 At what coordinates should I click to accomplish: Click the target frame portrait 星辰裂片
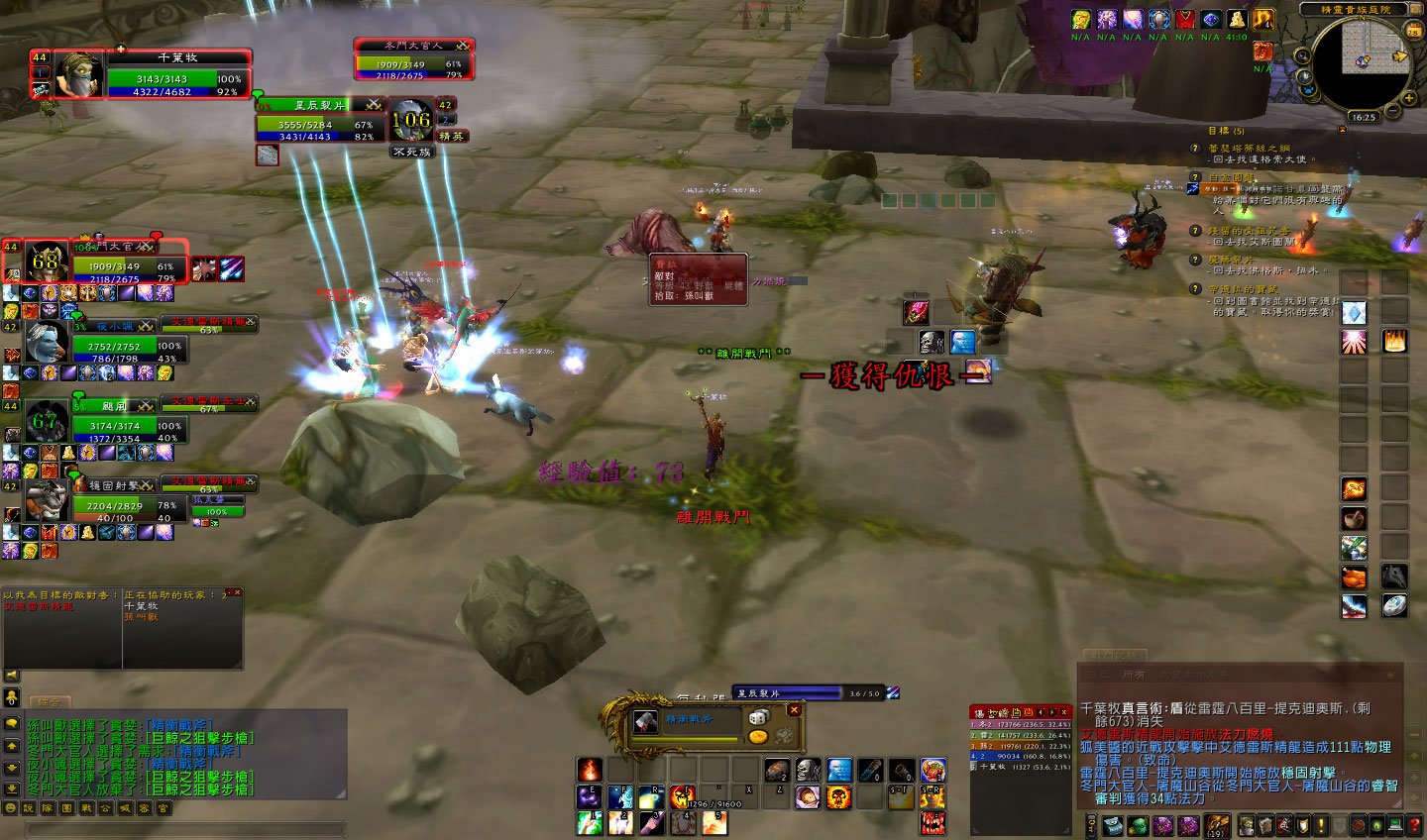410,121
